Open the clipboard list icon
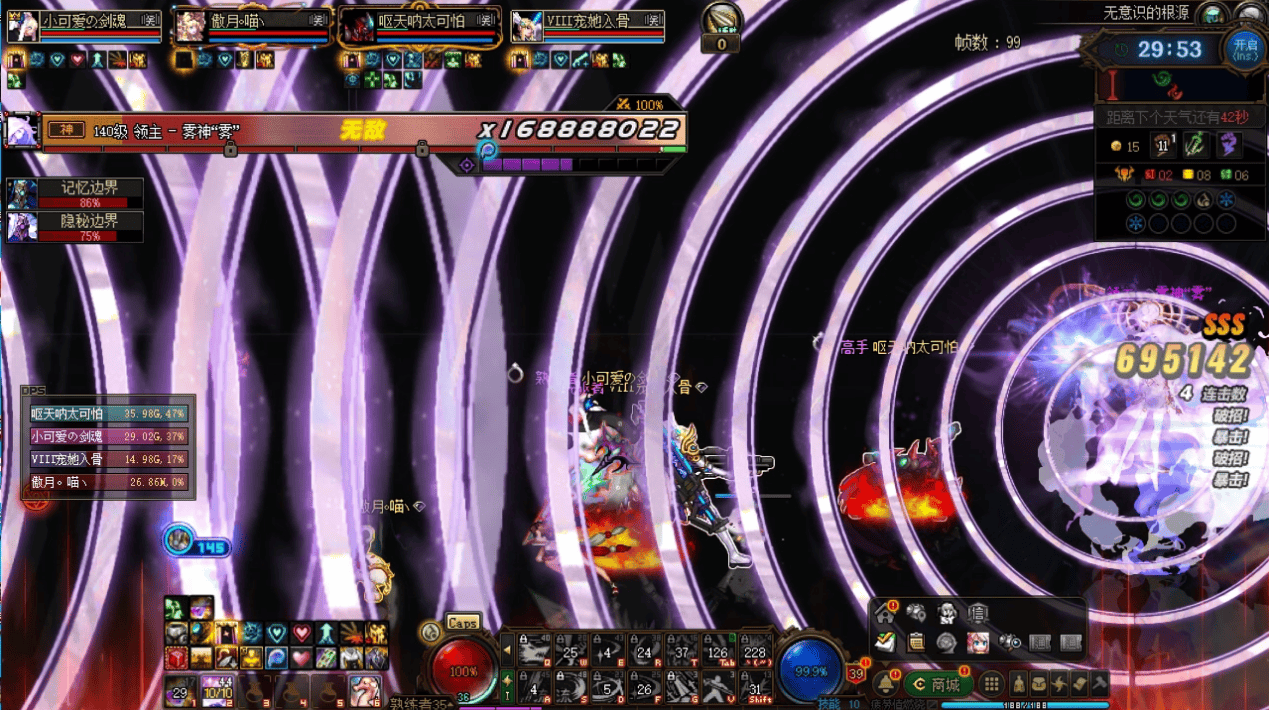Viewport: 1269px width, 710px height. (915, 642)
